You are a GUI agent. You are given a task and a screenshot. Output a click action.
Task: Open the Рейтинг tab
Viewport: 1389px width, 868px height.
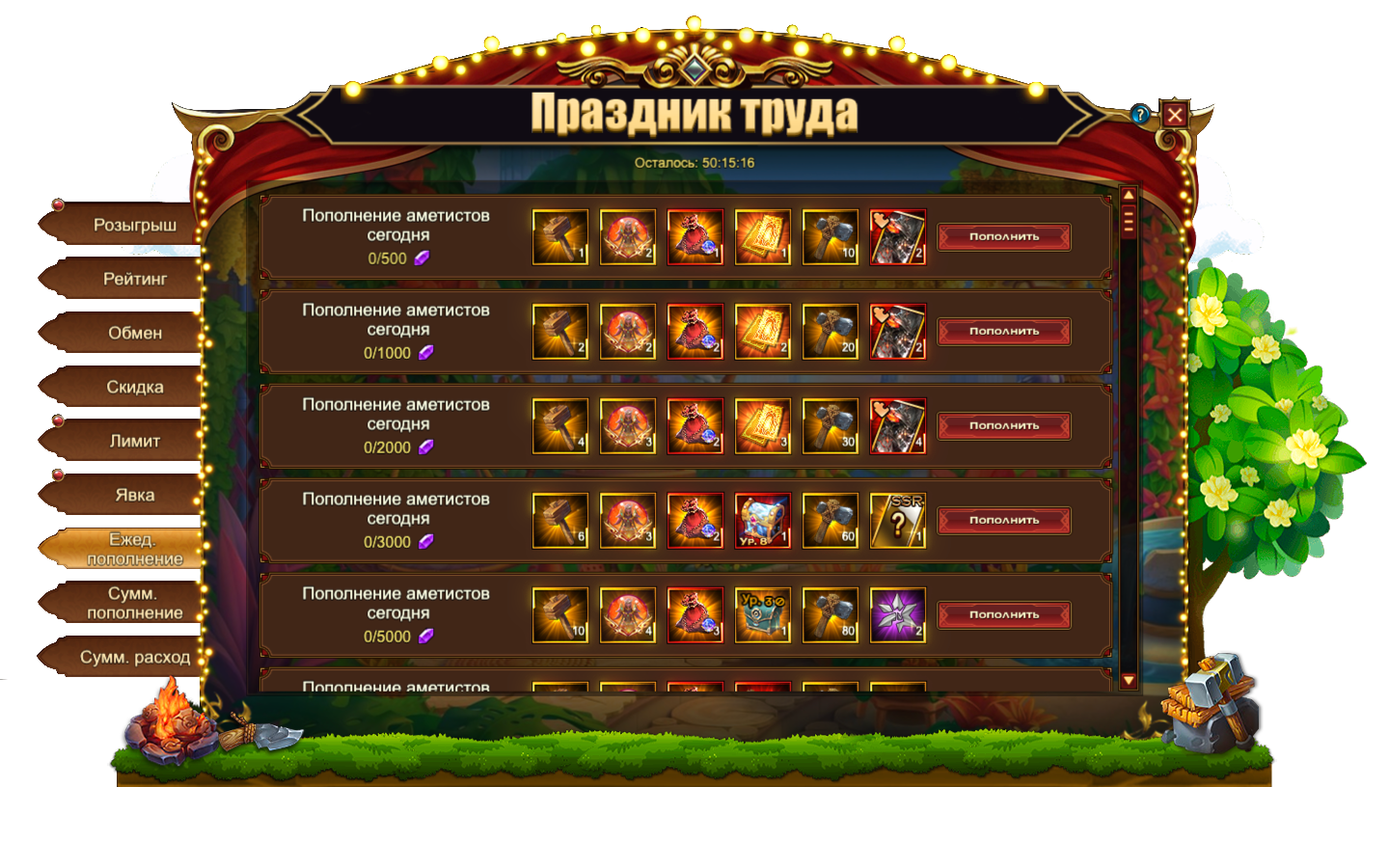tap(134, 280)
